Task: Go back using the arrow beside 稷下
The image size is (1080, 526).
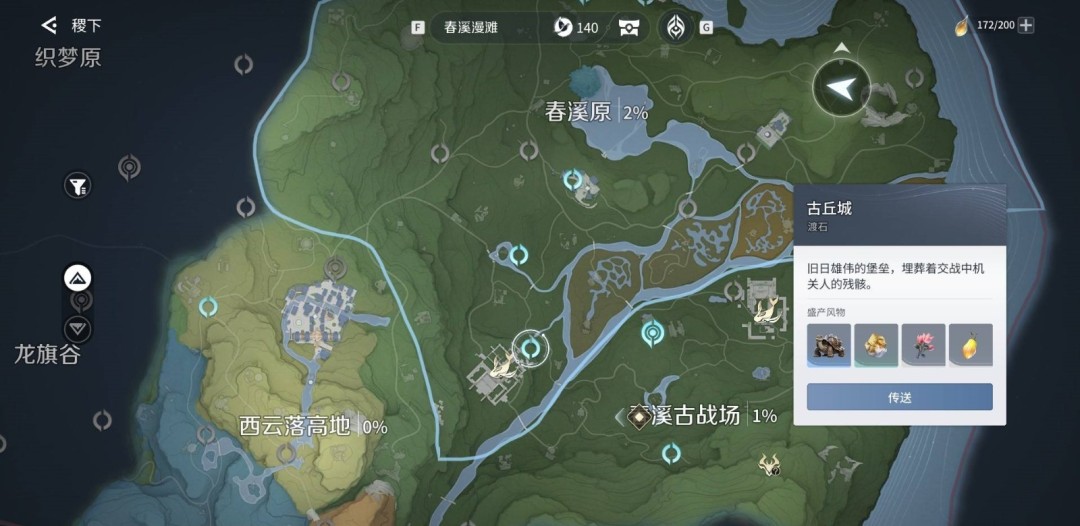Action: [49, 25]
